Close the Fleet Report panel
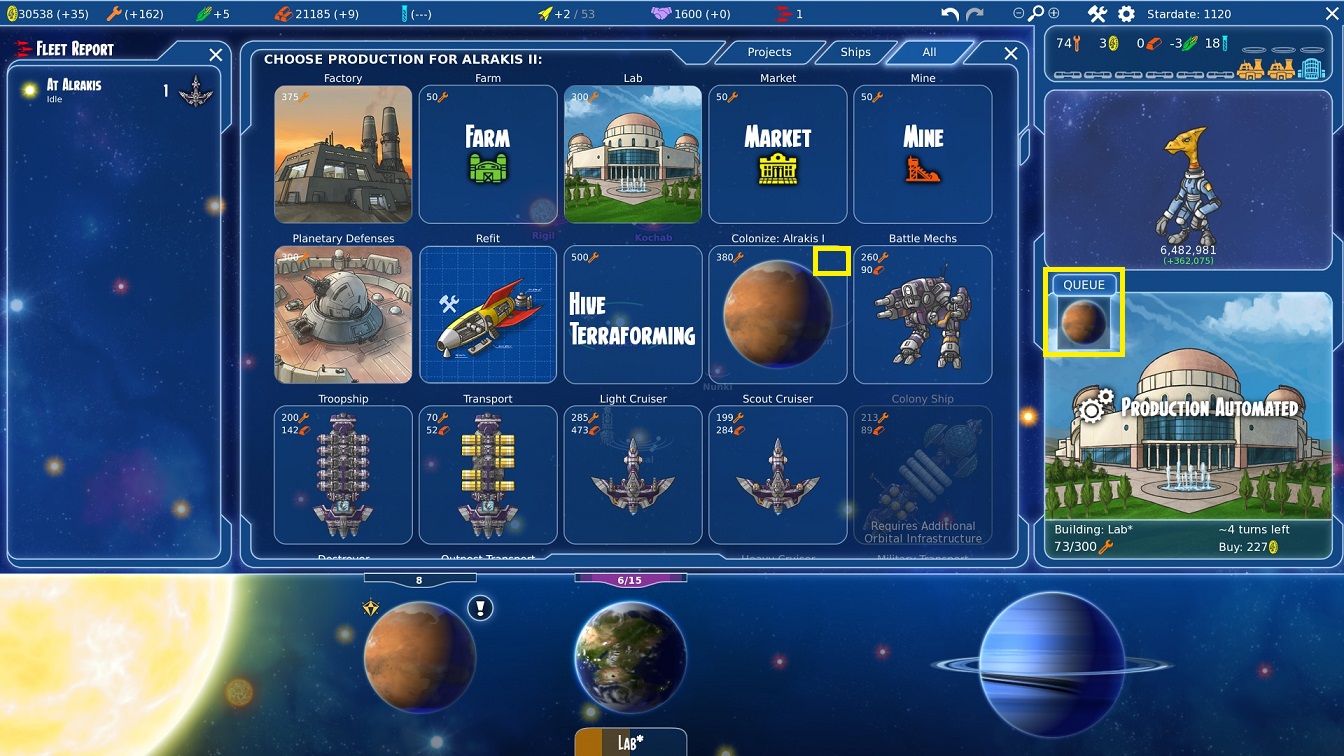This screenshot has width=1344, height=756. (216, 55)
